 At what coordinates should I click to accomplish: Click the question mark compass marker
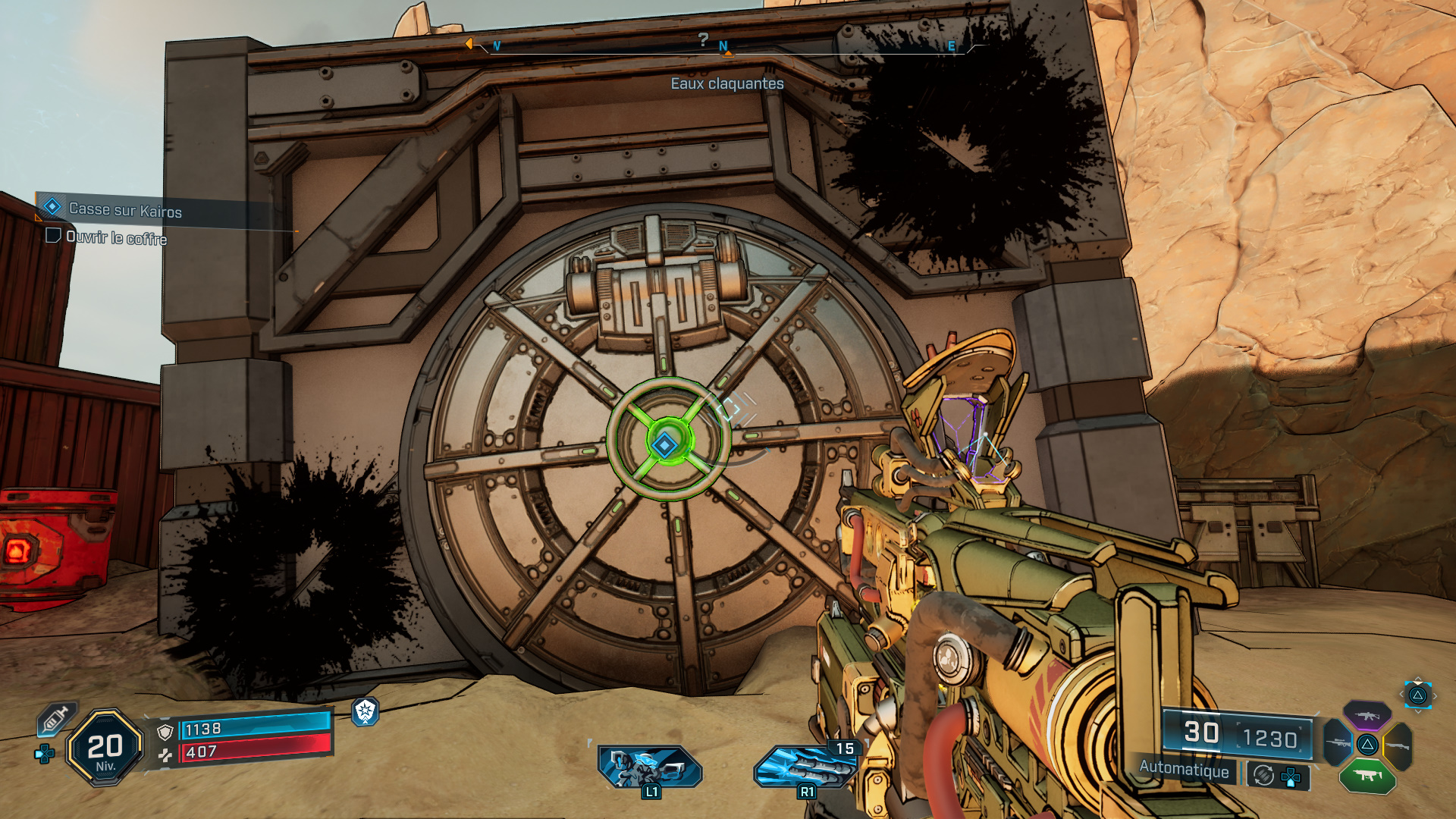click(703, 39)
